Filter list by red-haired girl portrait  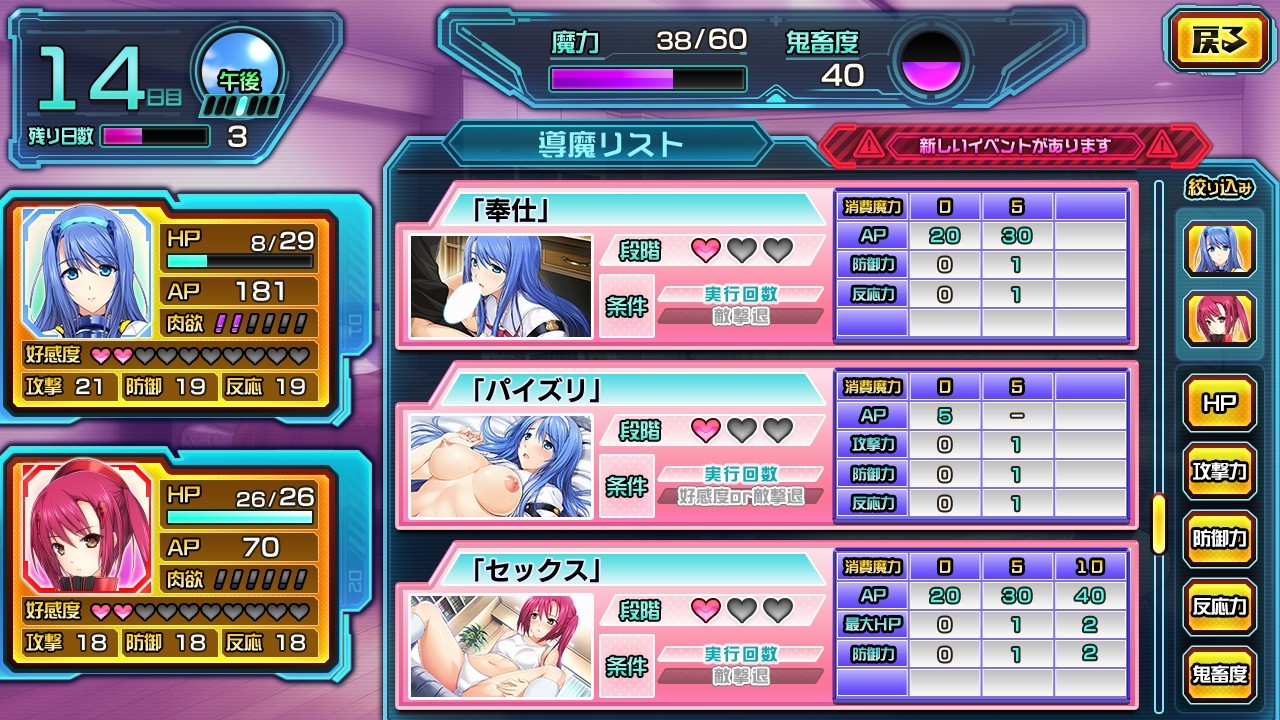click(1219, 320)
